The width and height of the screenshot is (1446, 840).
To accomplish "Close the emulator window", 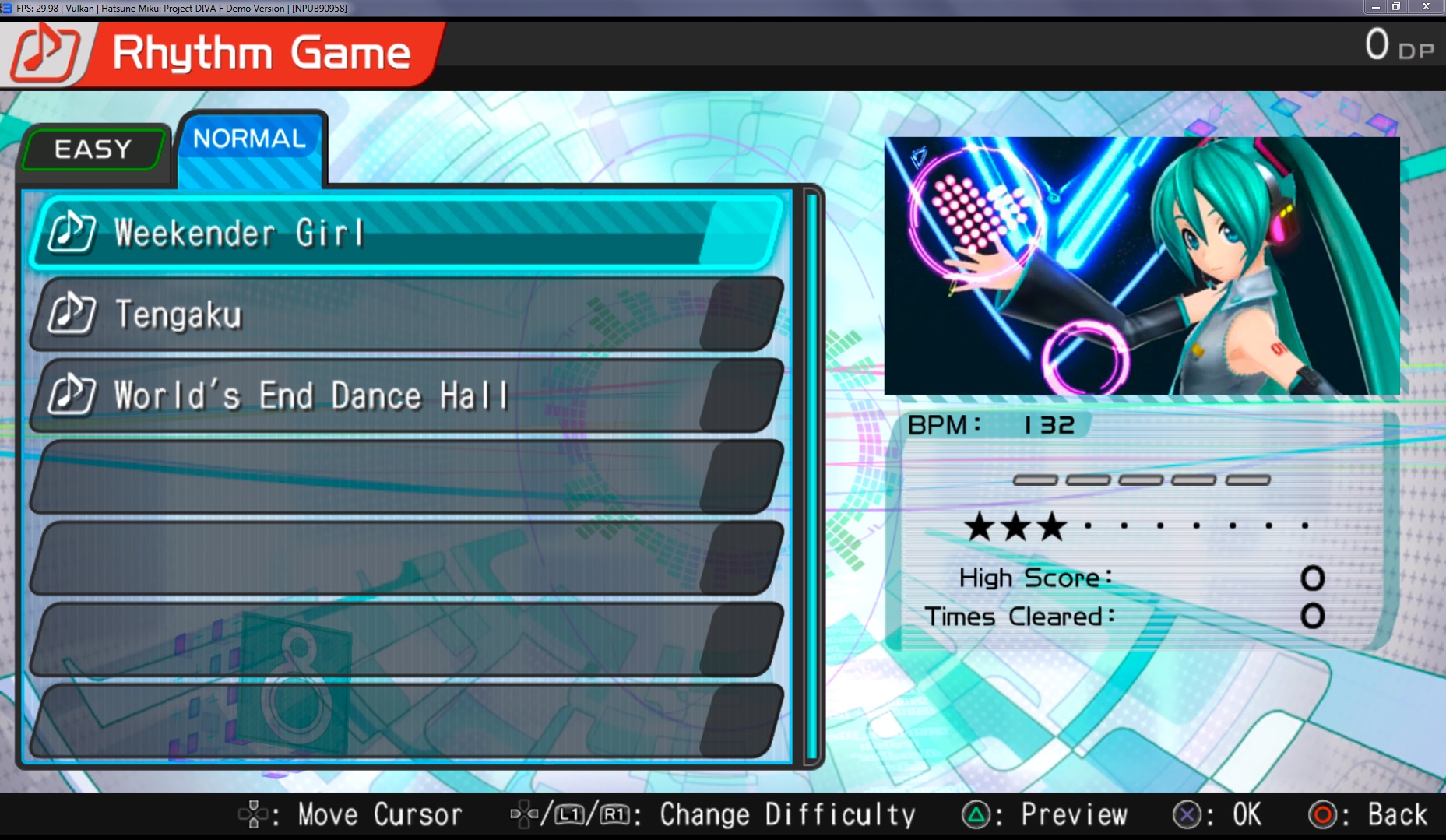I will click(x=1426, y=7).
